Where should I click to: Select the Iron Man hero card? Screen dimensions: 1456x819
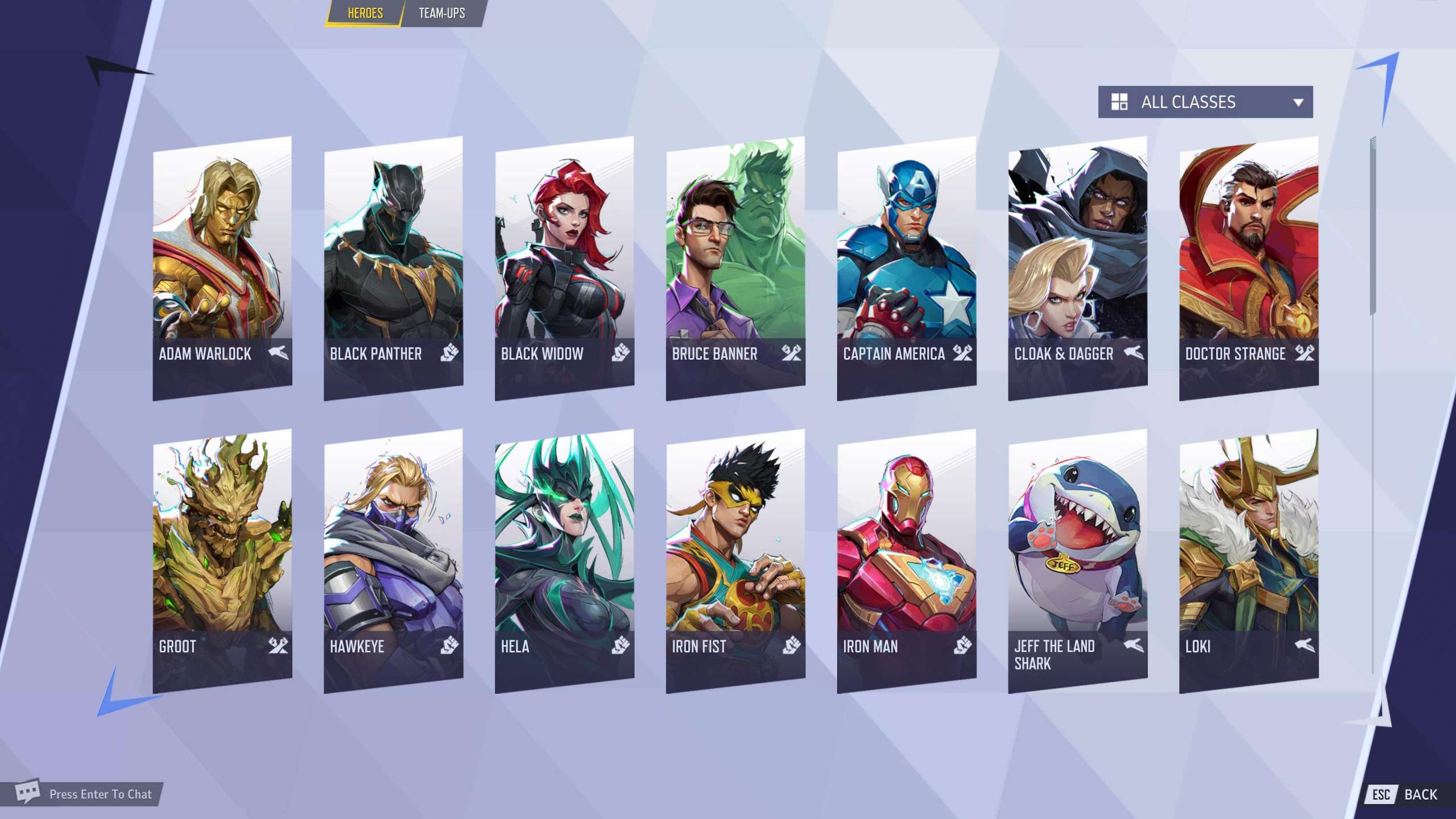point(907,552)
